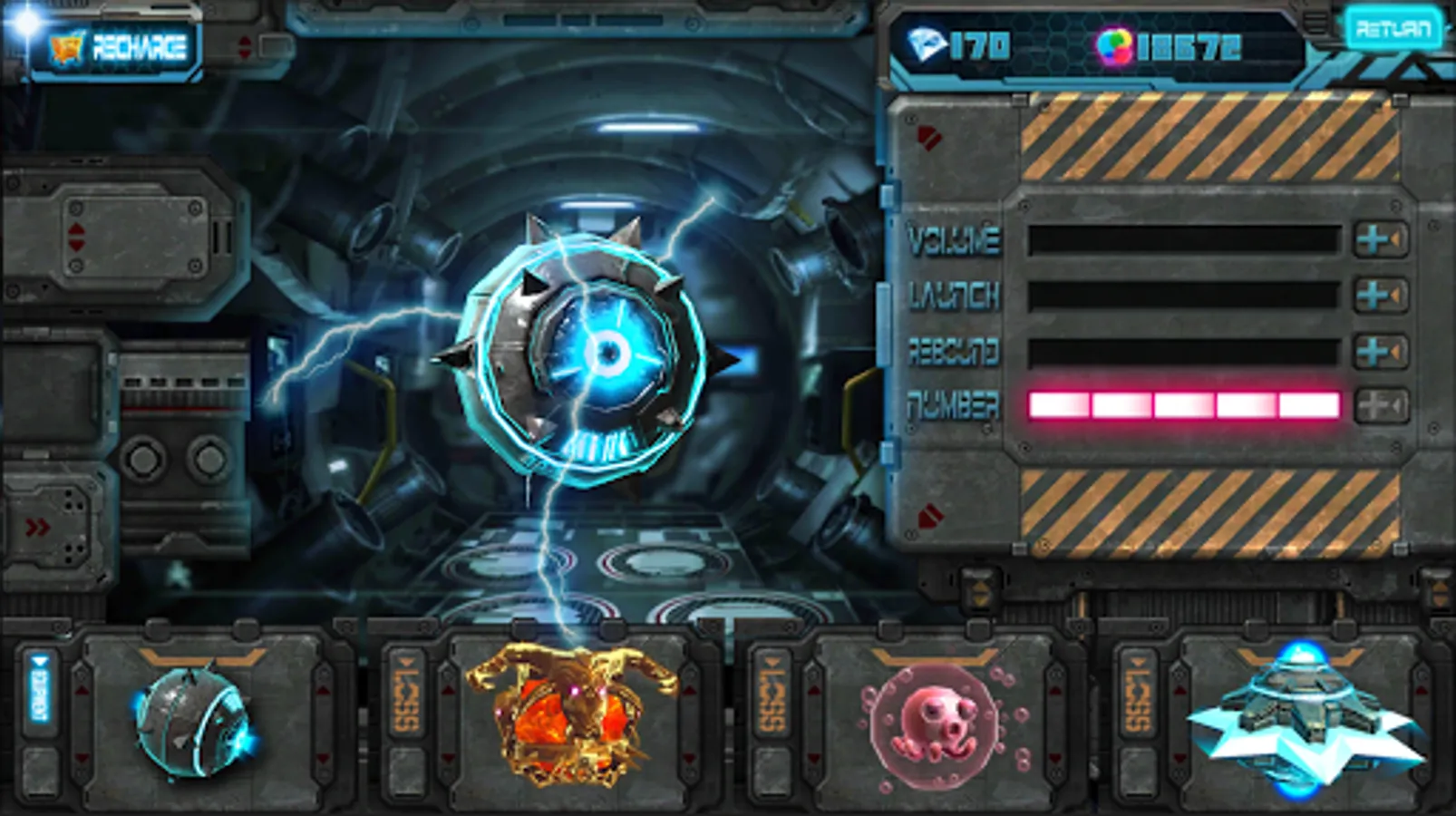Click the yellow arrow above the right panel
This screenshot has width=1456, height=816.
pos(980,591)
